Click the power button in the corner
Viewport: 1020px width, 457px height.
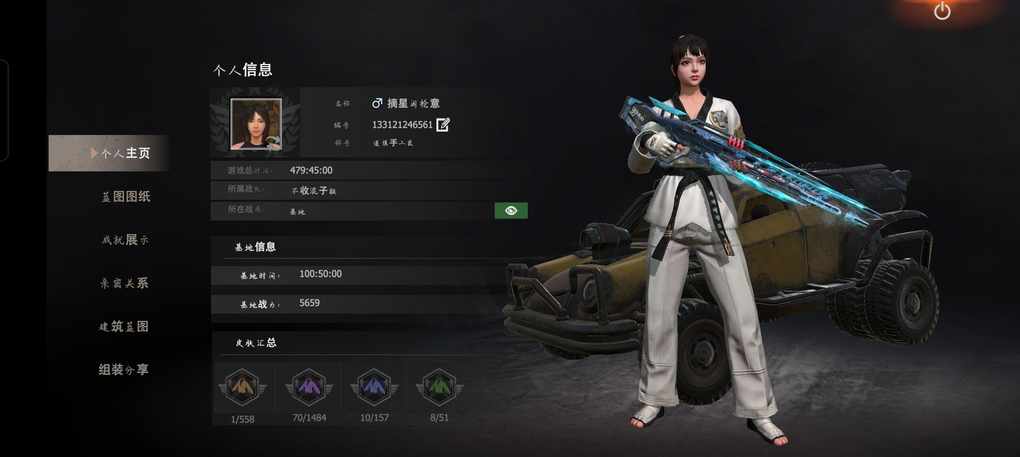(x=942, y=11)
